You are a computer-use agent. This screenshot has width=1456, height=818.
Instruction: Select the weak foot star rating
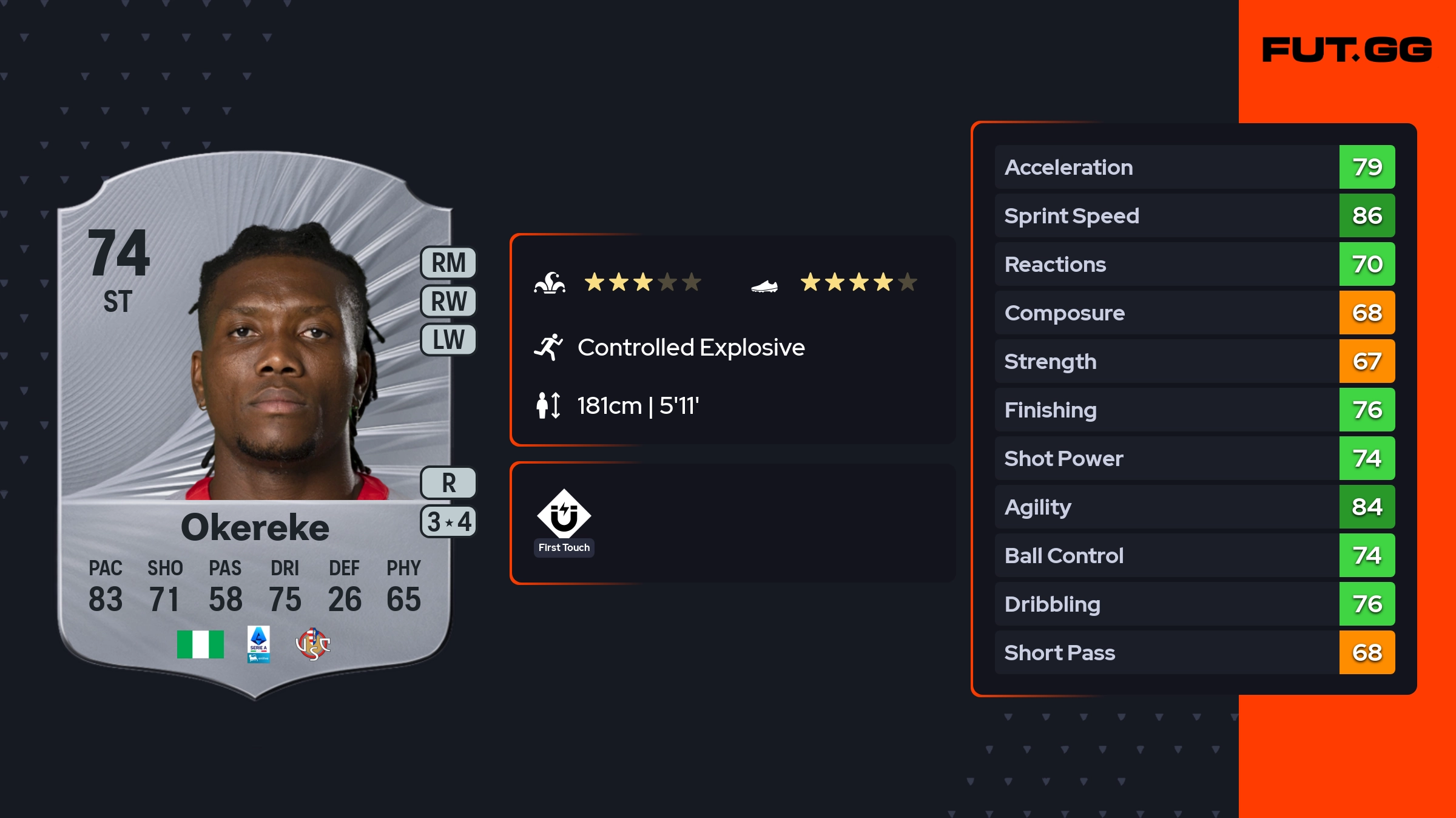point(858,282)
